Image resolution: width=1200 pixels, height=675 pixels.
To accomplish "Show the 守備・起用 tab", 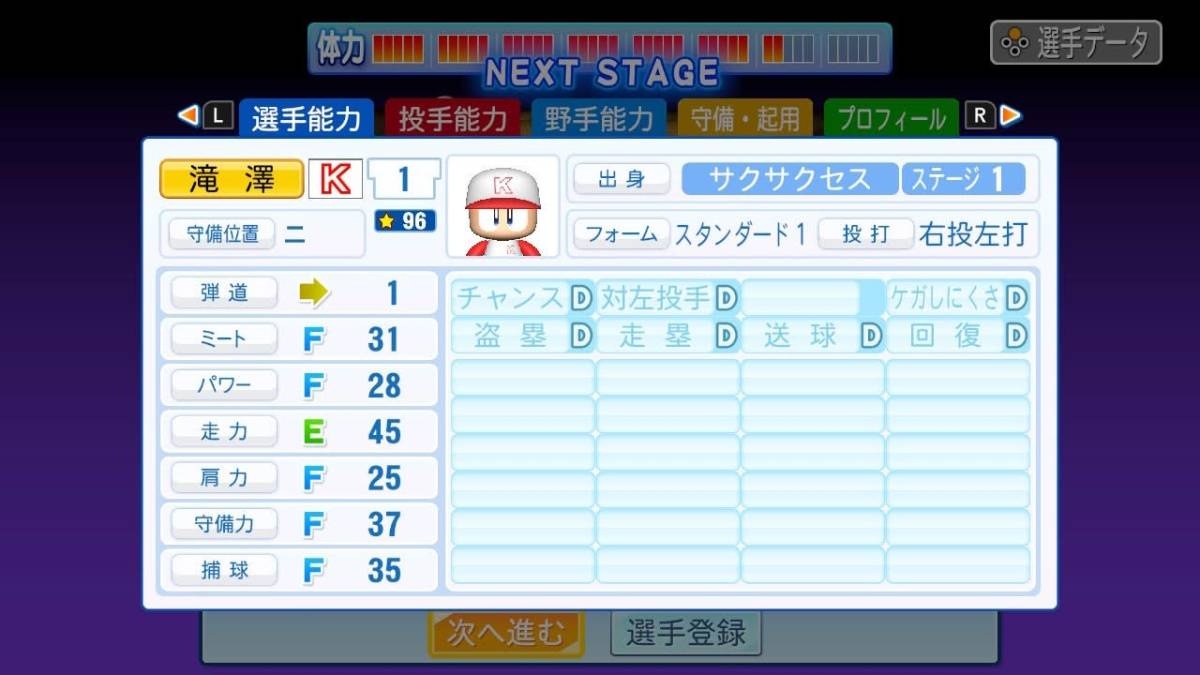I will point(745,119).
